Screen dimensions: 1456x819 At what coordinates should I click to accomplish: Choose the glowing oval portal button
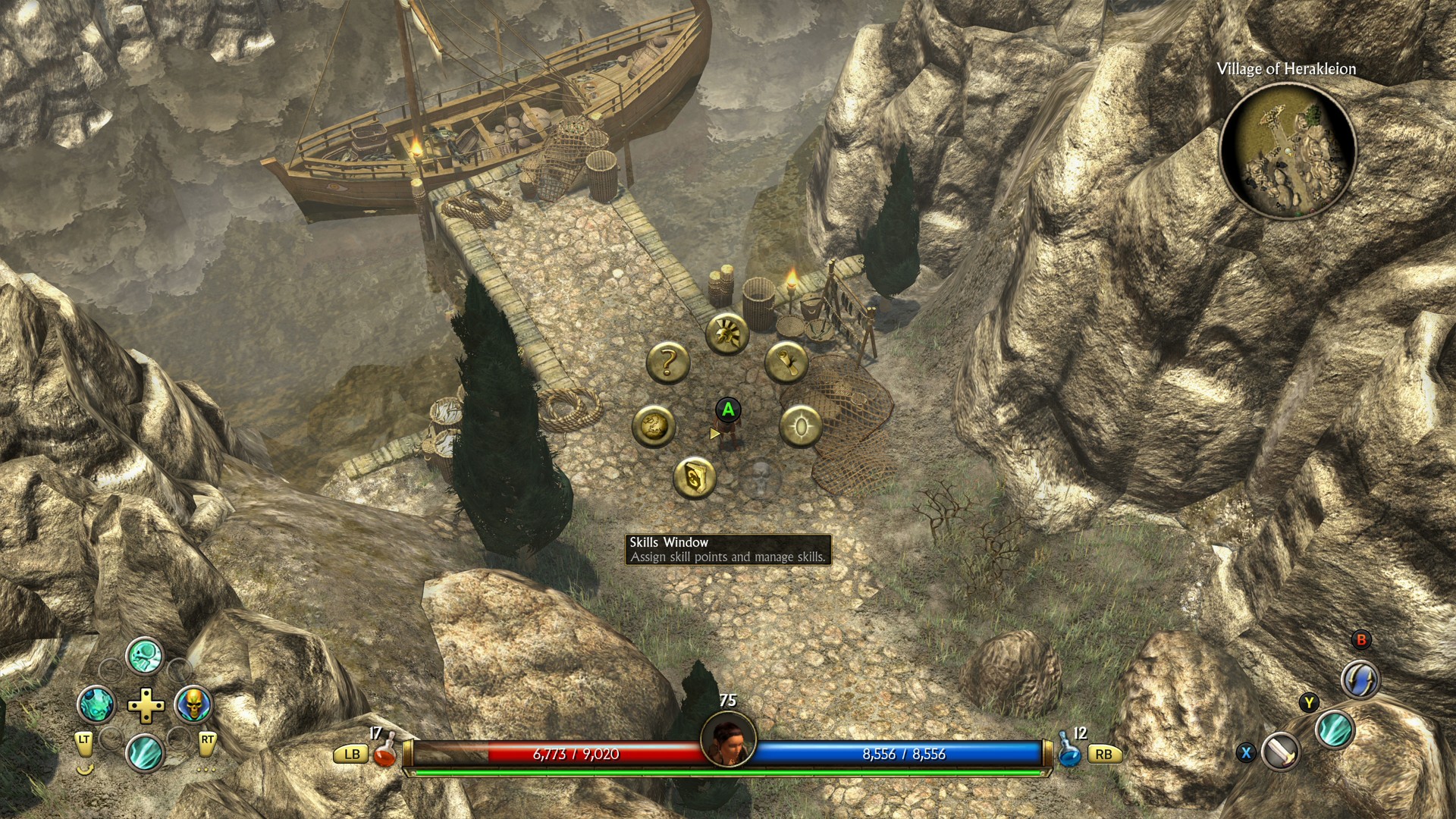click(801, 426)
